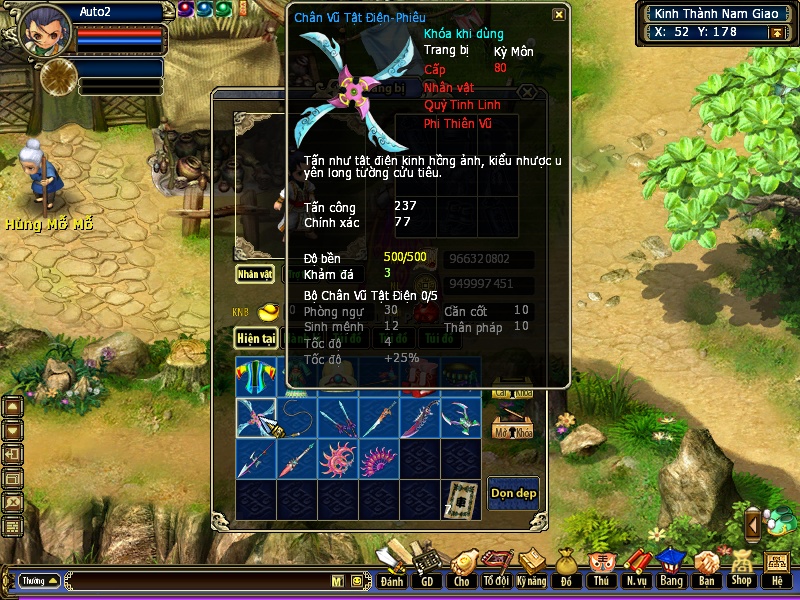
Task: Click the Dọn dẹp sort button
Action: tap(513, 493)
